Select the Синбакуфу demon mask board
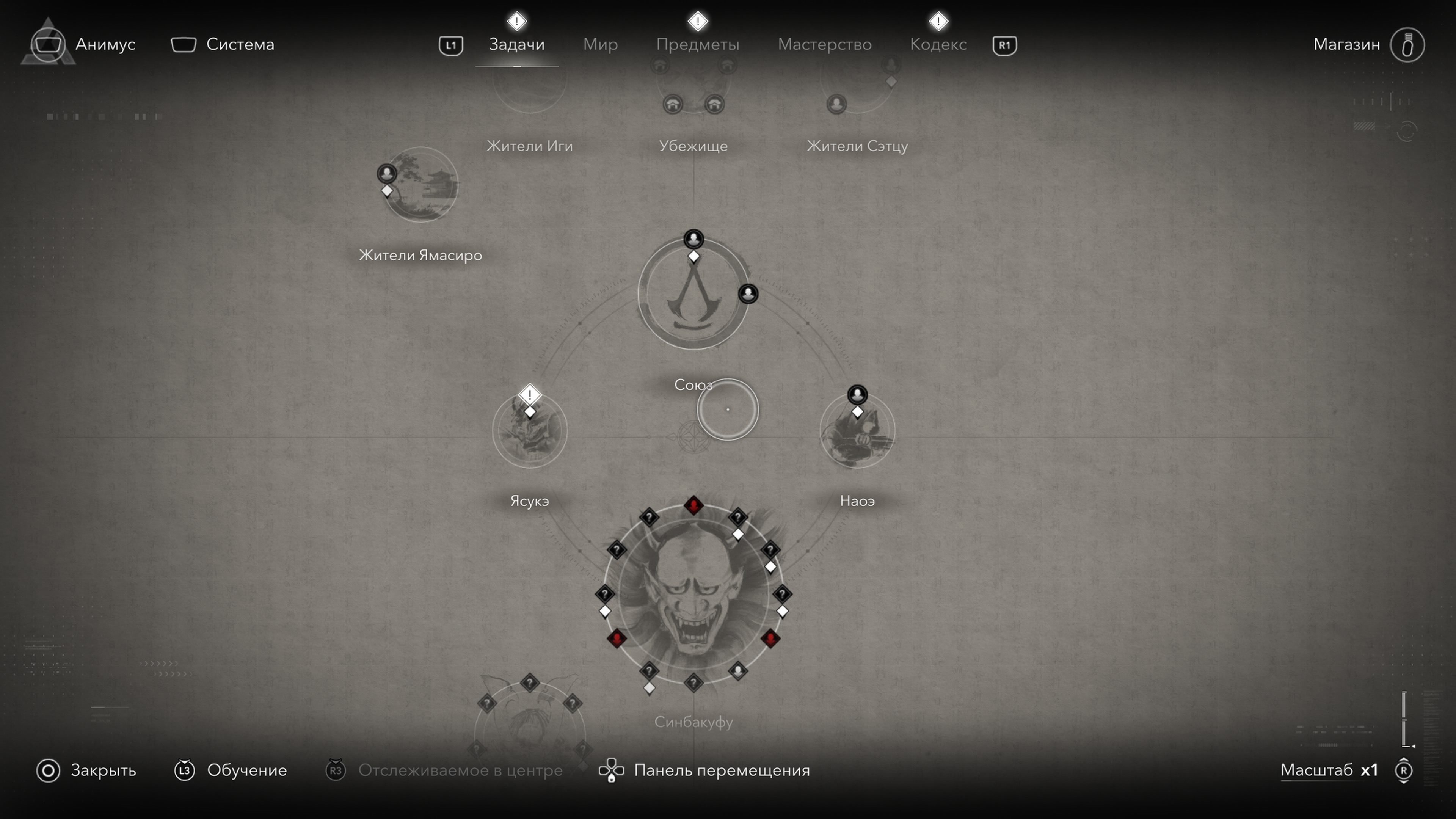The image size is (1456, 819). click(x=693, y=593)
